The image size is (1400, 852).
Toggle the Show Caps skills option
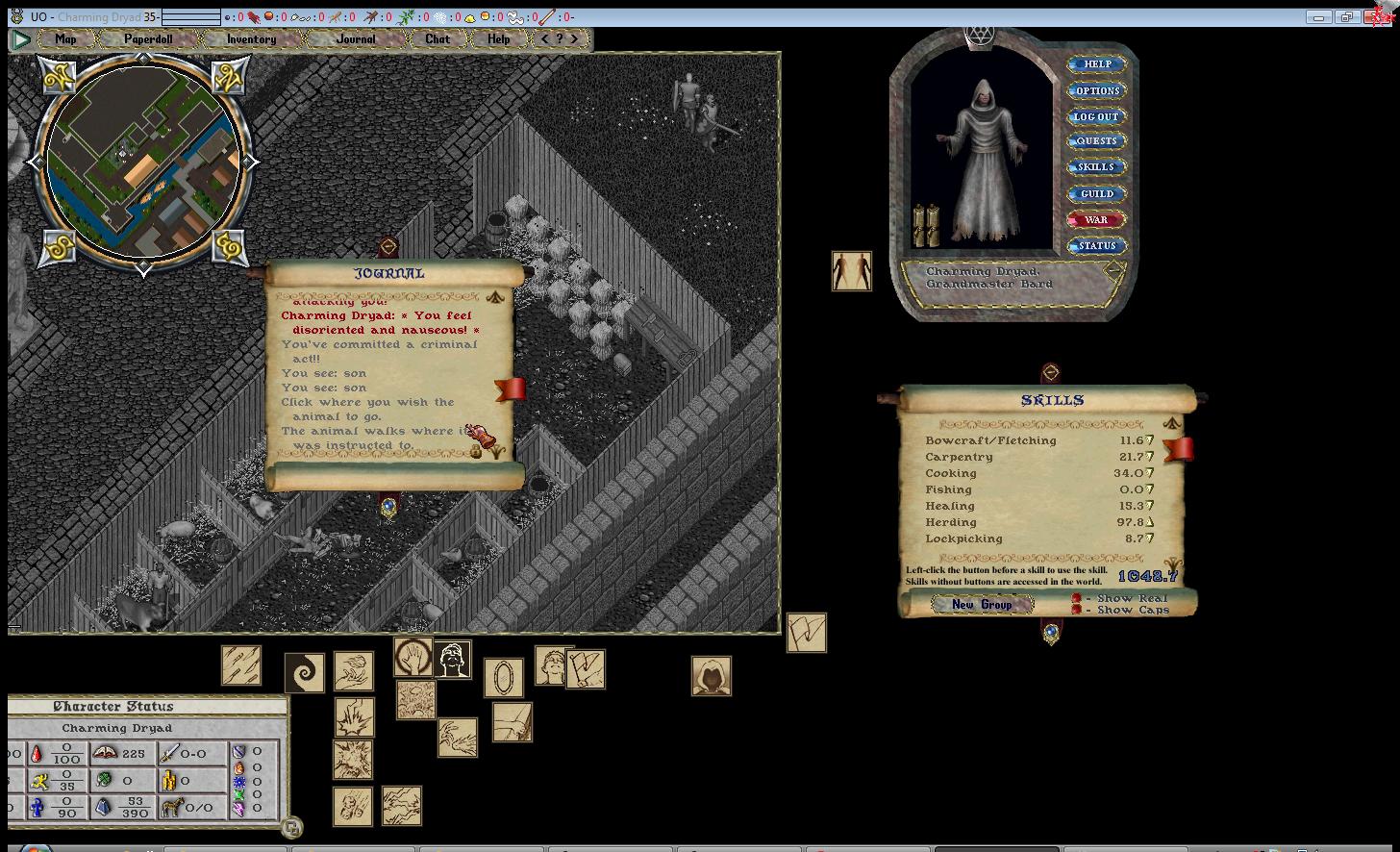click(x=1077, y=611)
